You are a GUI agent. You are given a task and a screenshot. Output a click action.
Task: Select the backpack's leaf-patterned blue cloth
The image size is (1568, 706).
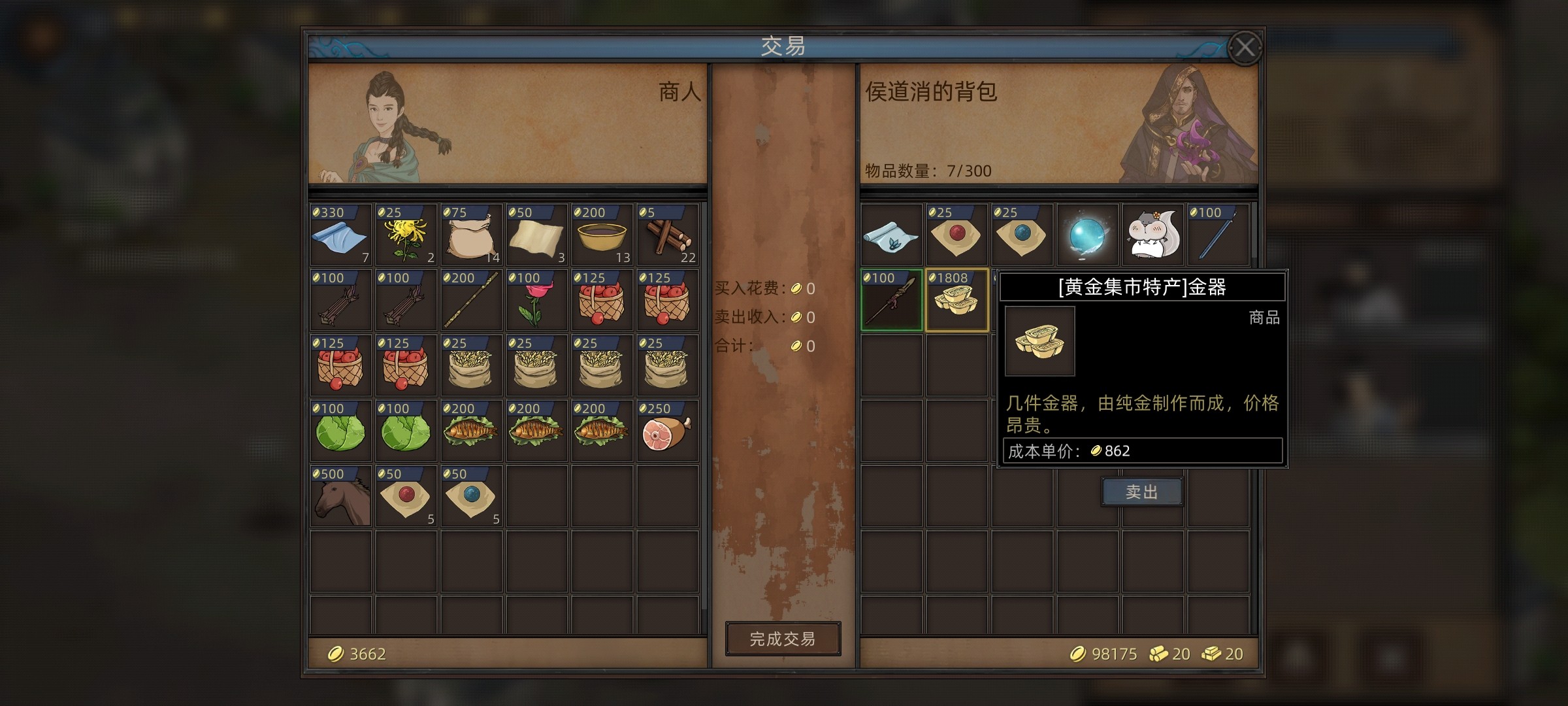pos(891,235)
